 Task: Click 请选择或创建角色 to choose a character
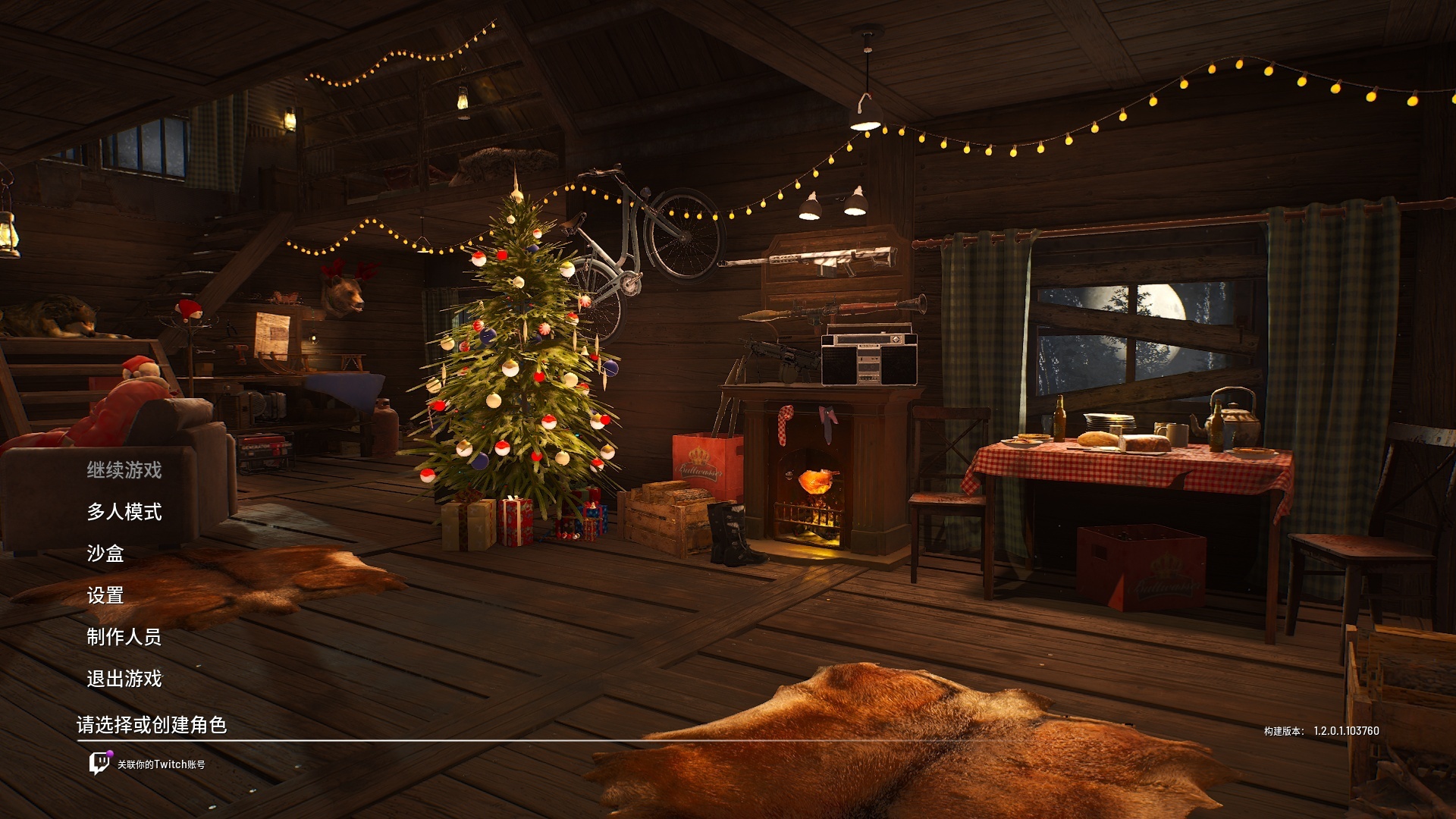point(152,725)
